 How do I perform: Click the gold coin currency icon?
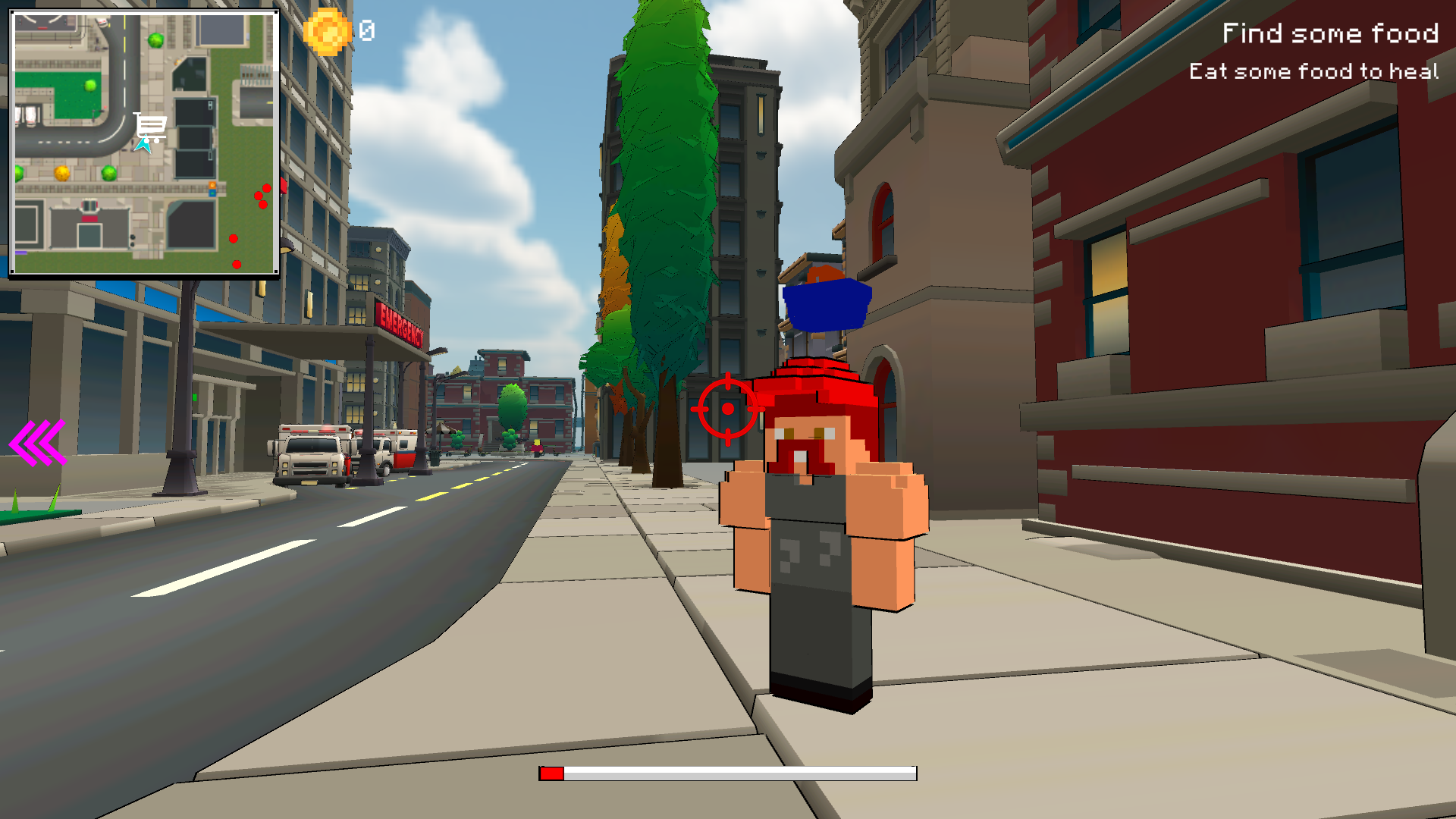(328, 32)
